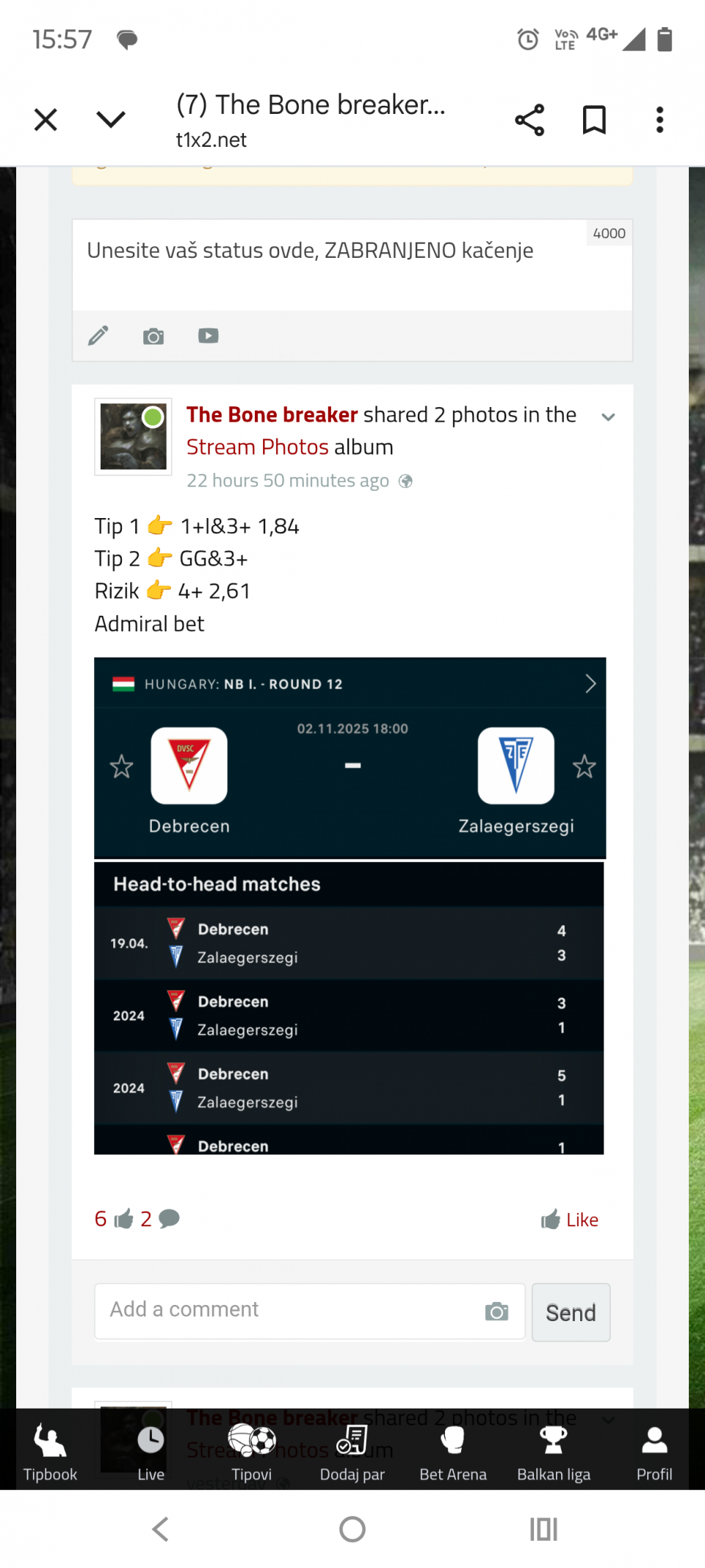Add a video to the status
The width and height of the screenshot is (705, 1568).
209,337
